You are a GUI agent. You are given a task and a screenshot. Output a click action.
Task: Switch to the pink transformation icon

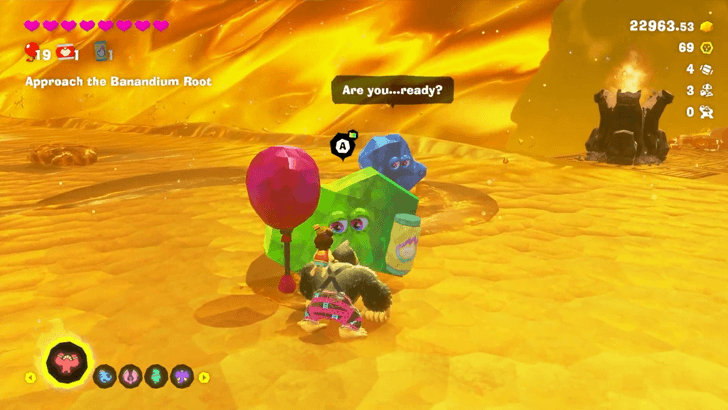coord(130,377)
